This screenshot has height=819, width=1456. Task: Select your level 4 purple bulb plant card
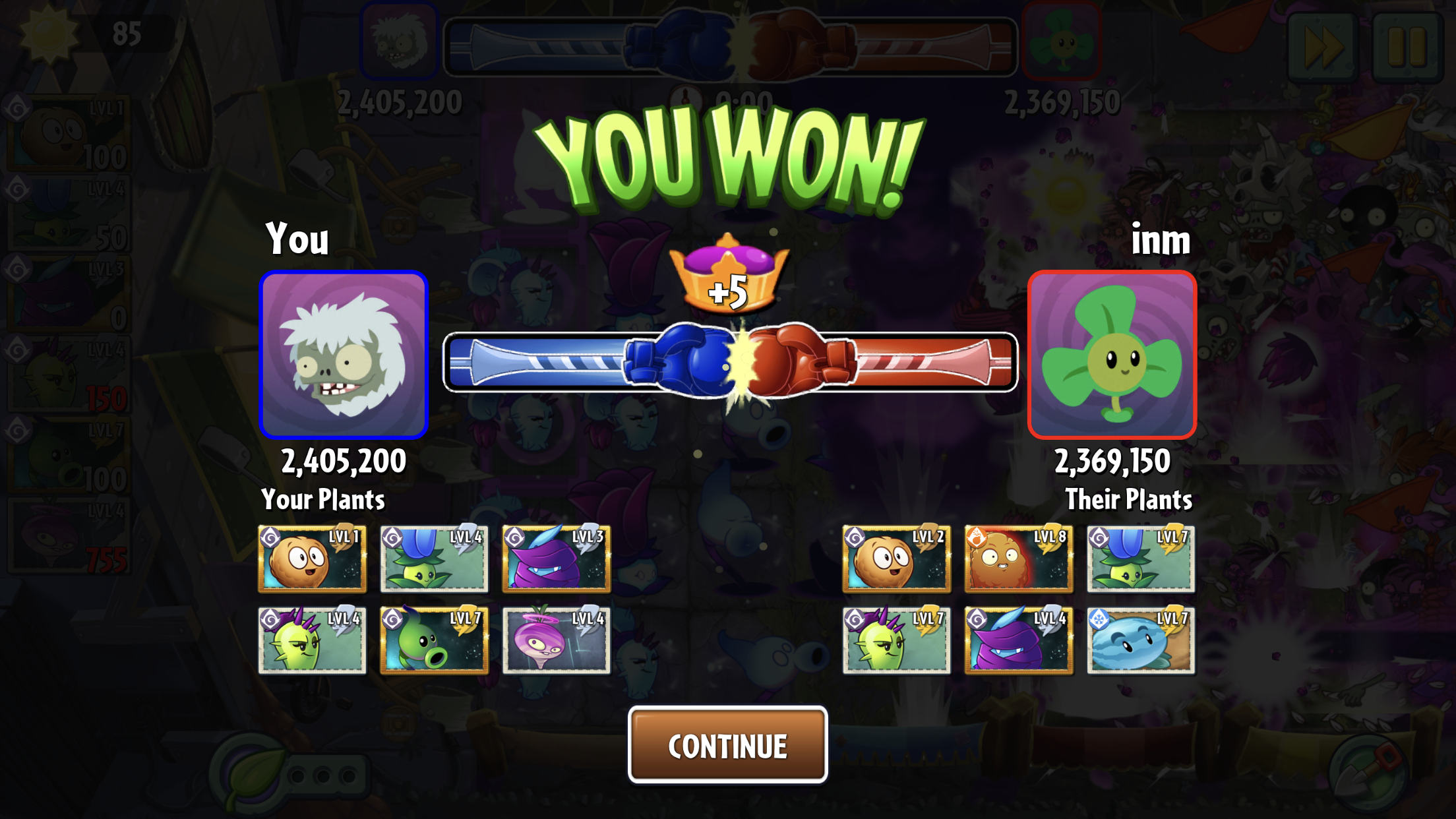coord(556,640)
